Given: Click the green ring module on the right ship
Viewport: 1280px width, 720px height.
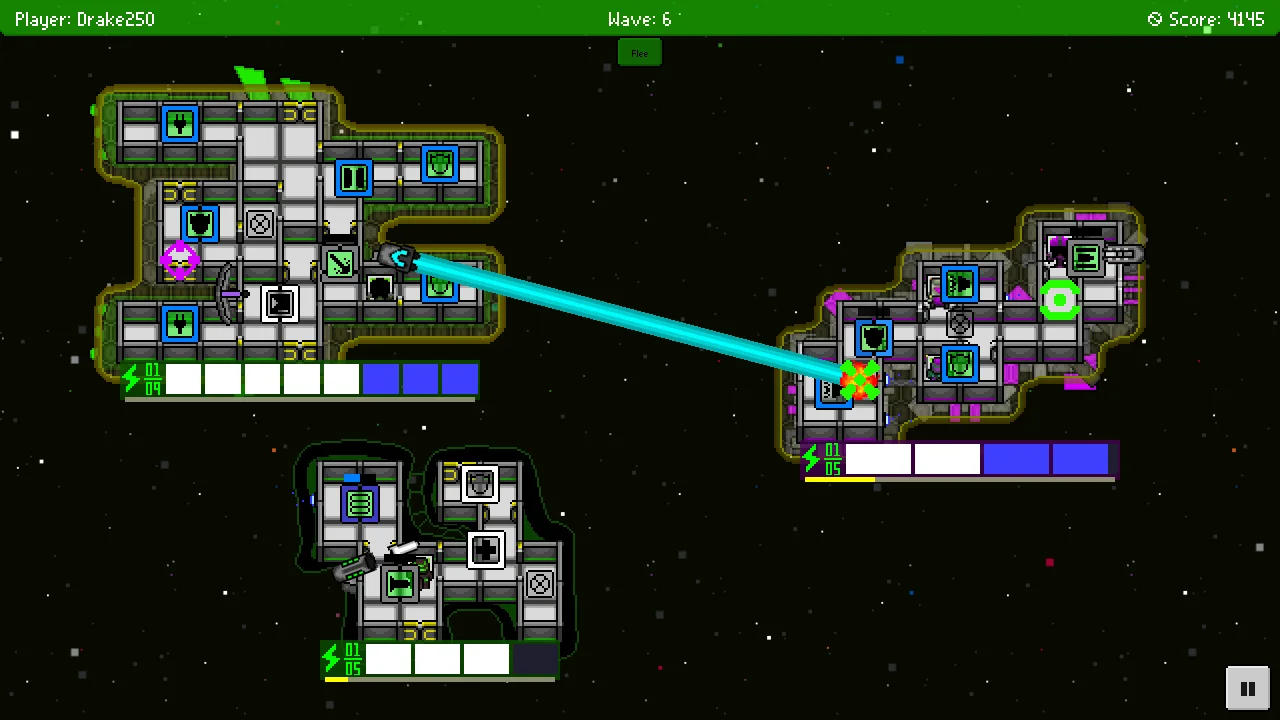Looking at the screenshot, I should pyautogui.click(x=1060, y=298).
